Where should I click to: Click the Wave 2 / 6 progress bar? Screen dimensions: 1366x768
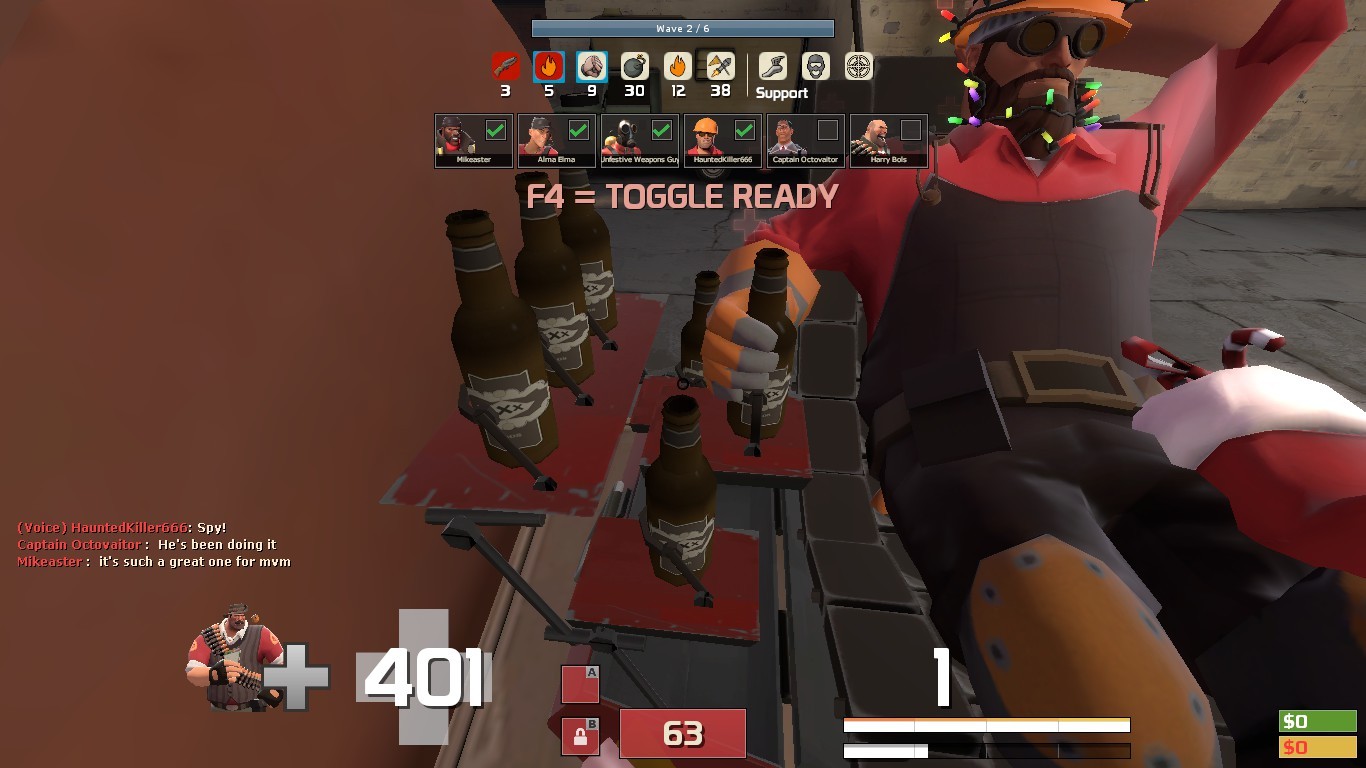coord(683,28)
